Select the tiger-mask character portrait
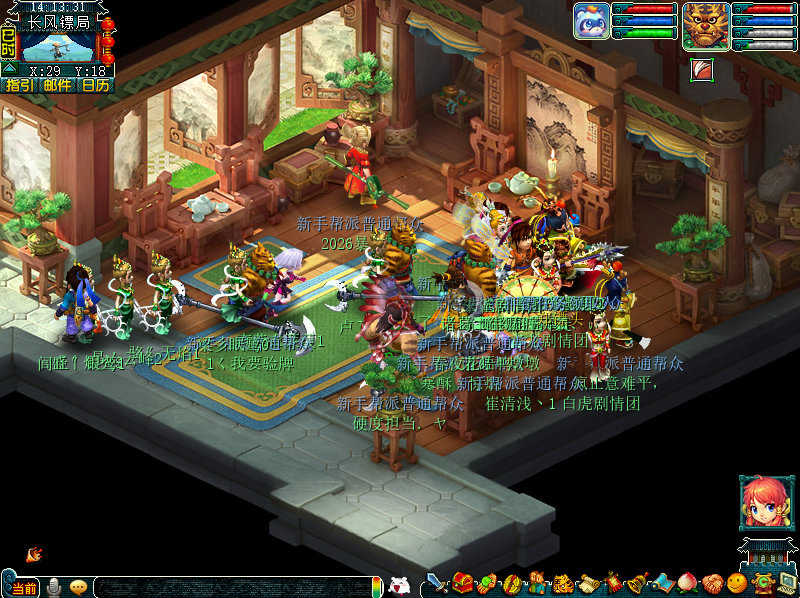This screenshot has height=598, width=800. click(705, 24)
